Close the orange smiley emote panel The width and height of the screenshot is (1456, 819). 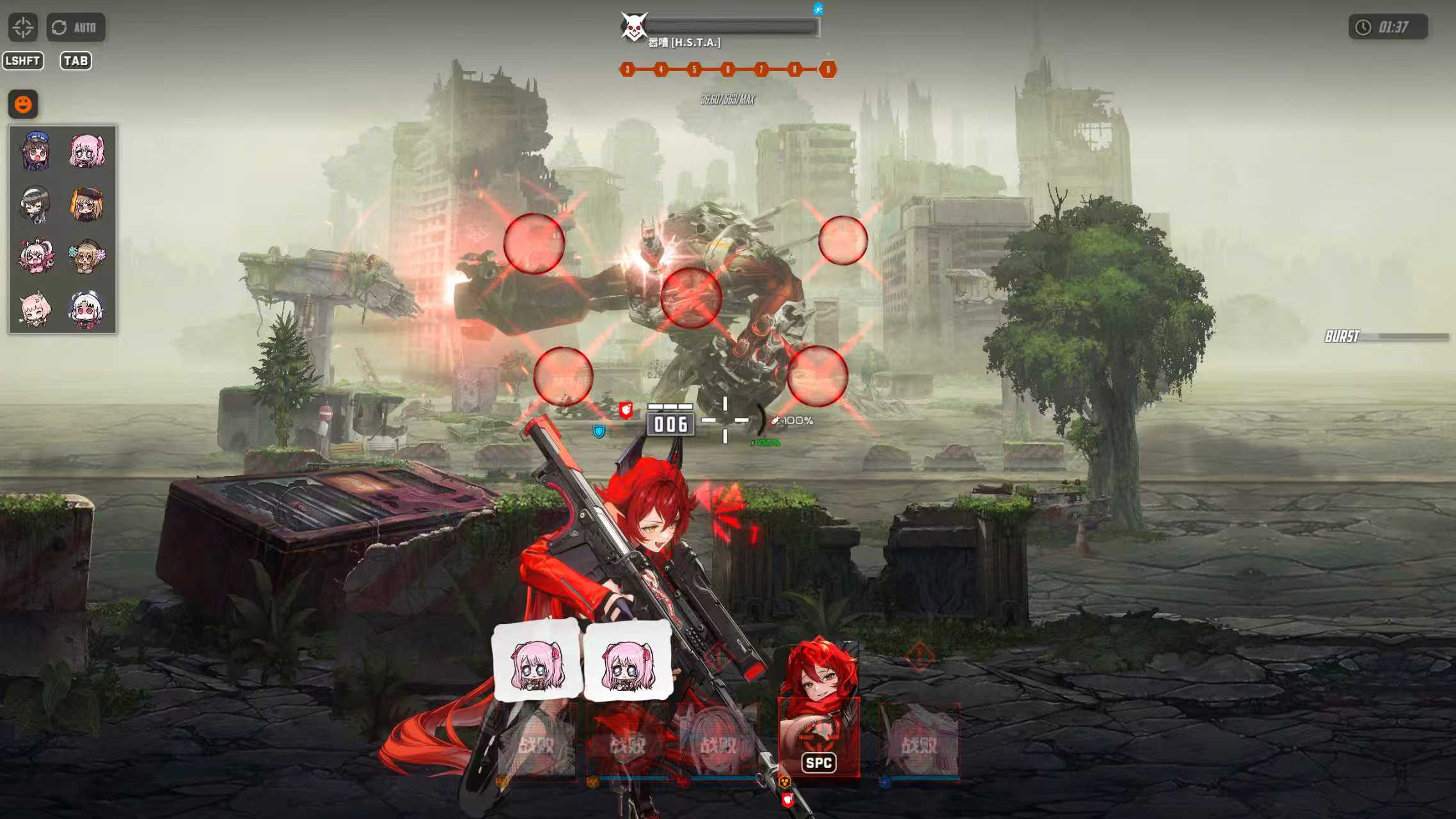23,104
